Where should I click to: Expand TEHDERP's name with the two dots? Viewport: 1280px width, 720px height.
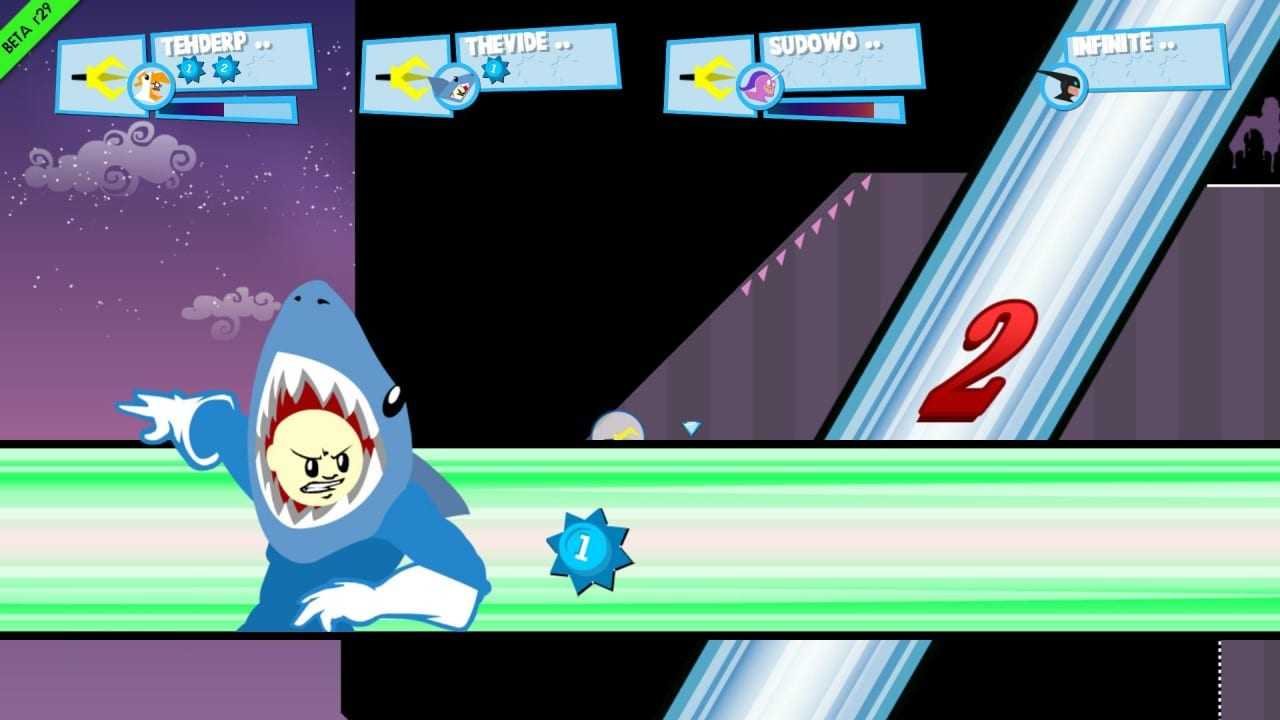pos(262,43)
